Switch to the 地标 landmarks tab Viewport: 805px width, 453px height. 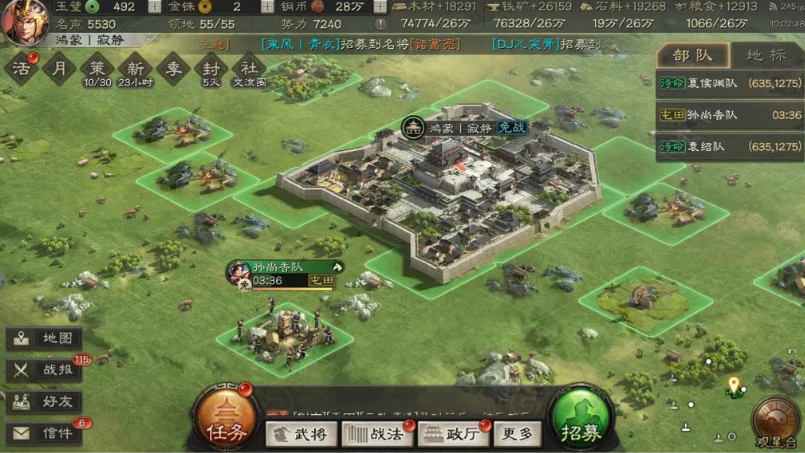pos(767,56)
